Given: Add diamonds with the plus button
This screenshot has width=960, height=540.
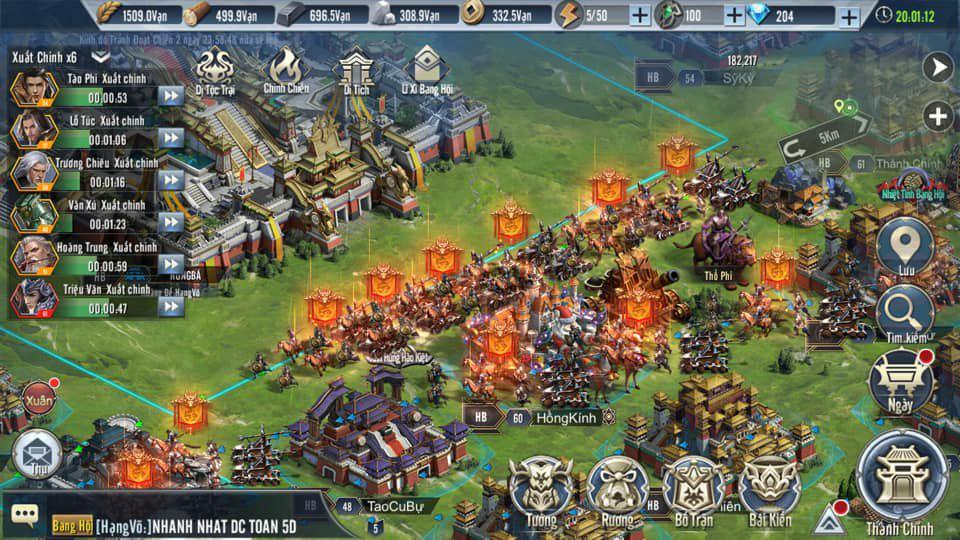Looking at the screenshot, I should point(848,16).
